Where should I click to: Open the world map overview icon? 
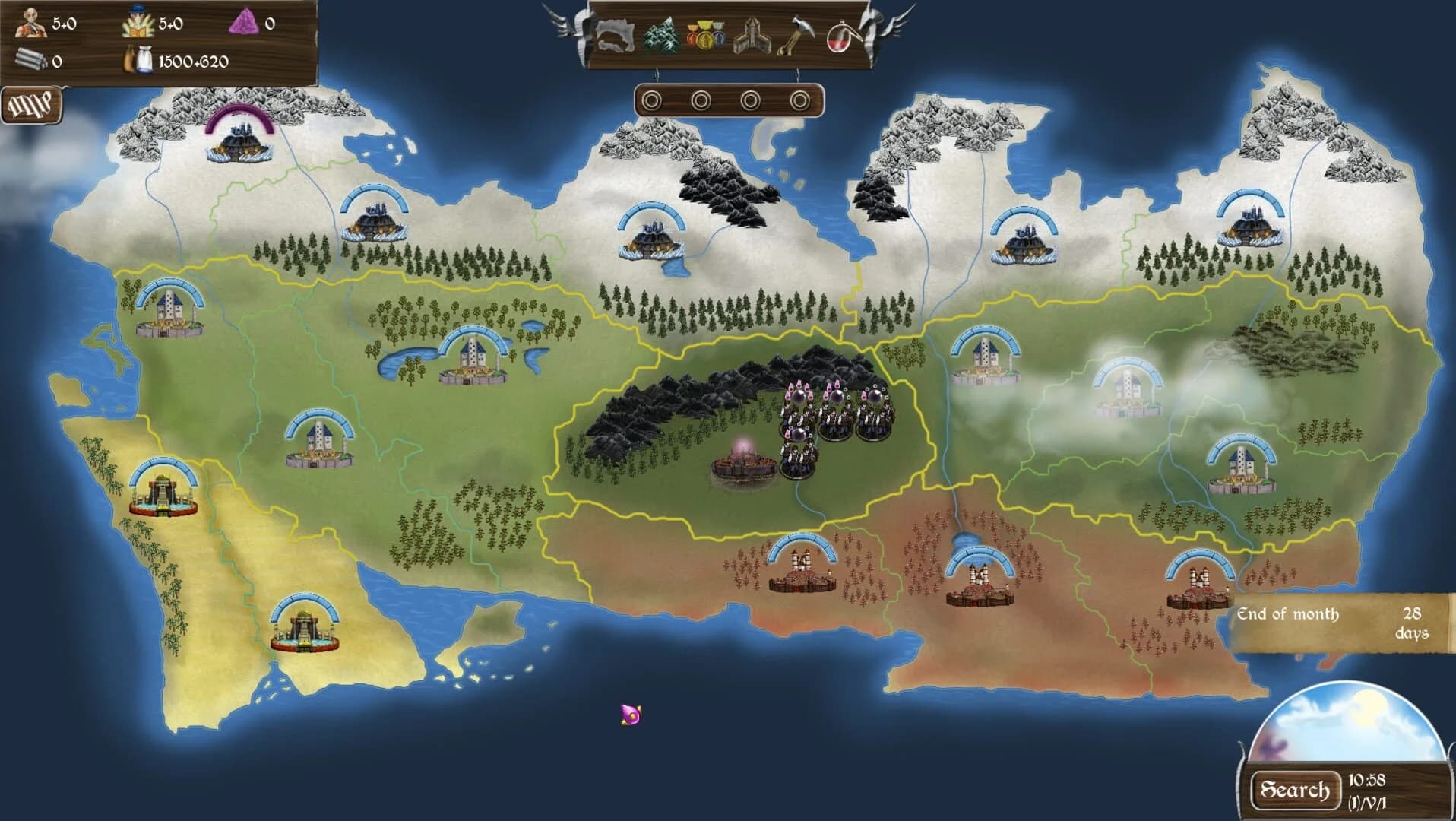[x=616, y=34]
